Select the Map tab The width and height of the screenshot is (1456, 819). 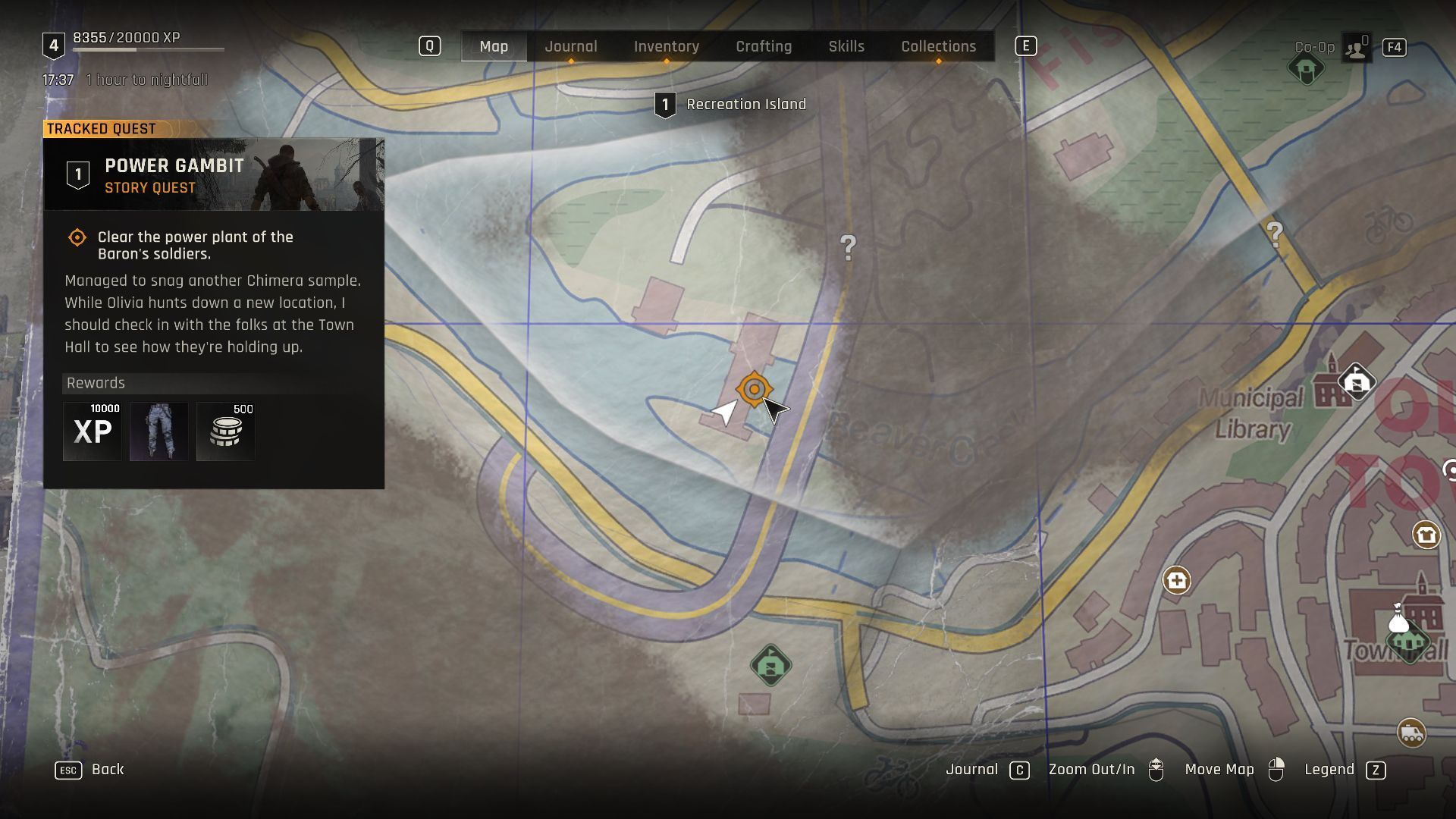[x=494, y=46]
